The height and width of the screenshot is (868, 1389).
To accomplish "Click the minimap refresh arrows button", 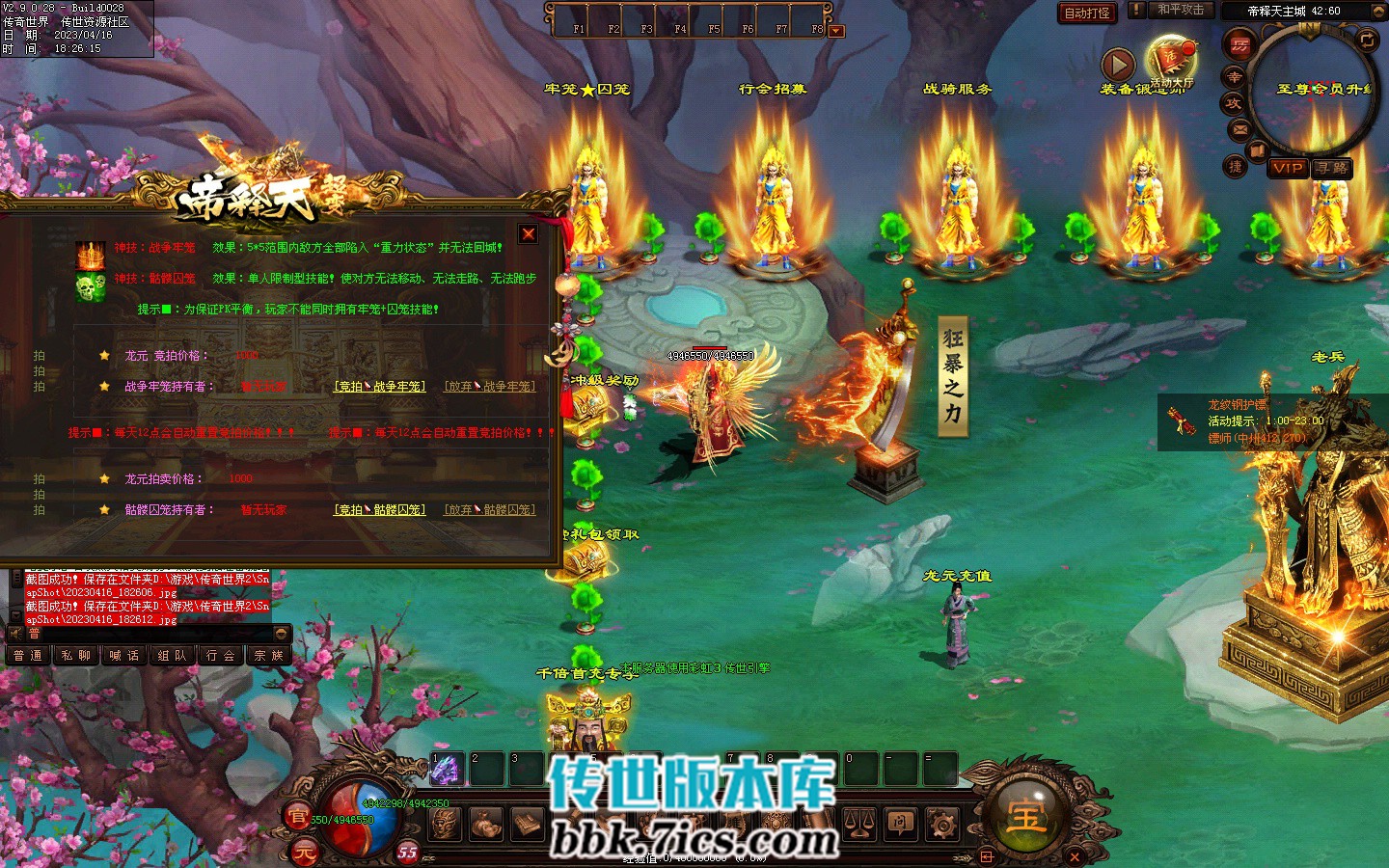I will coord(1367,41).
